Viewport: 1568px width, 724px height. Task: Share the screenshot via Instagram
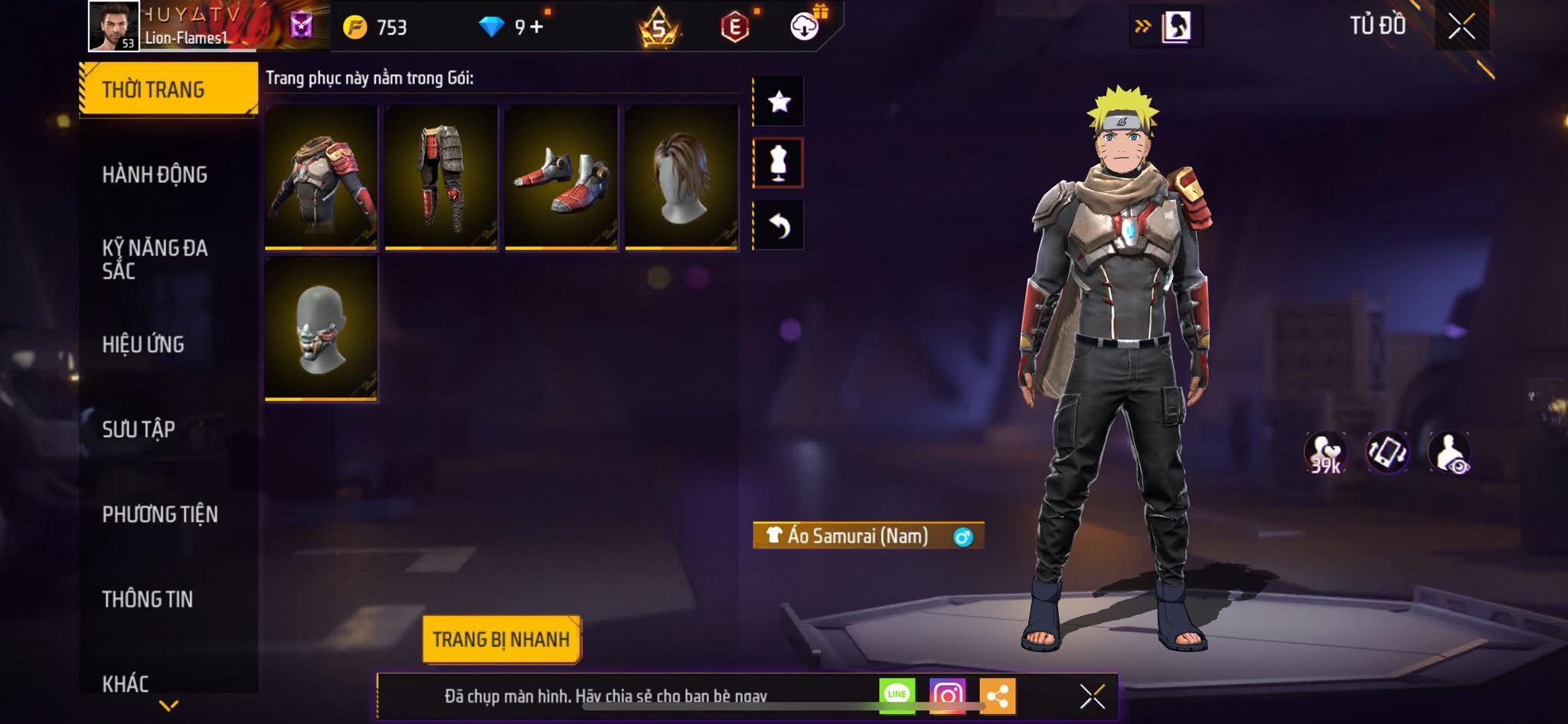coord(949,695)
